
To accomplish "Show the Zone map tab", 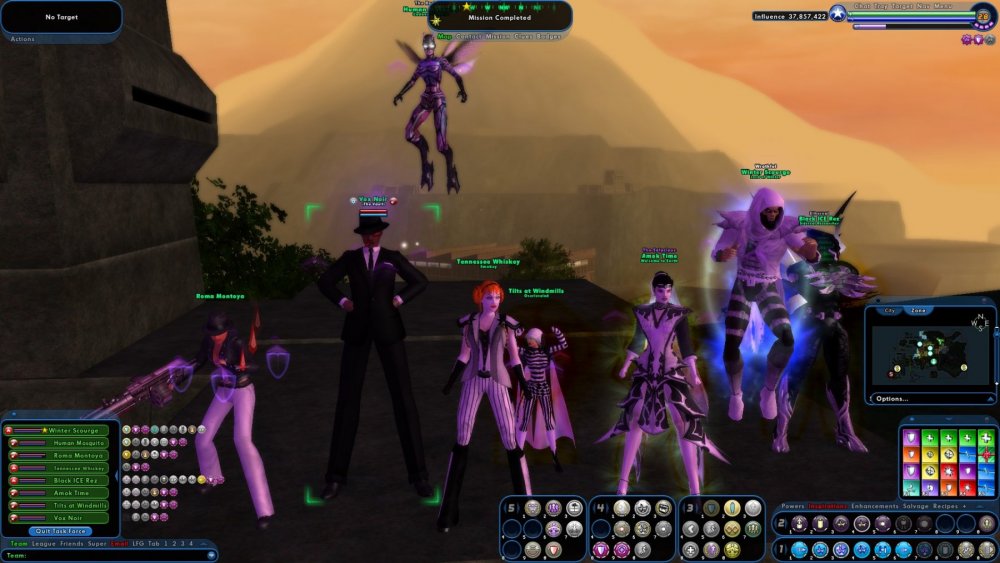I will tap(918, 311).
